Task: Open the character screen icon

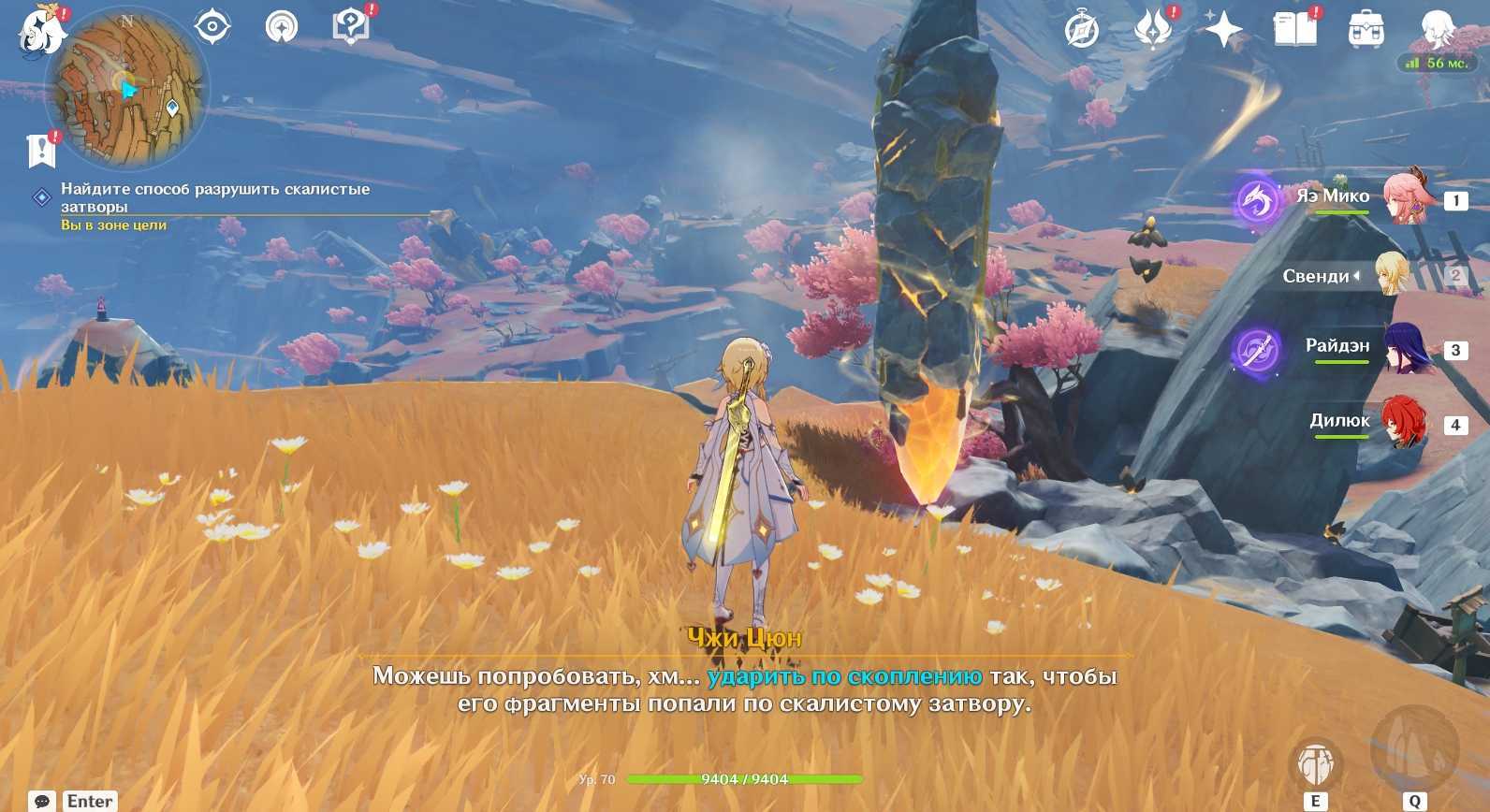Action: [1437, 30]
